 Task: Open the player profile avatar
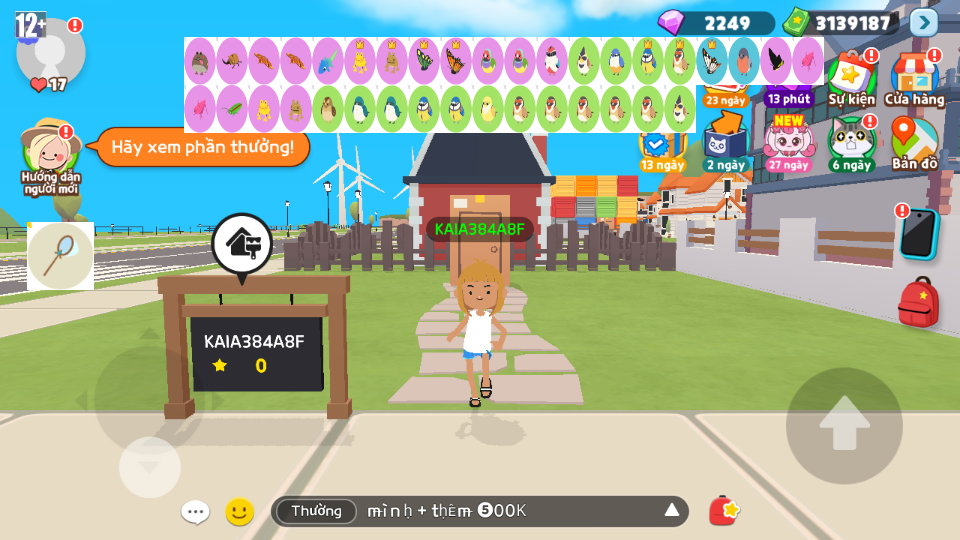(x=50, y=52)
